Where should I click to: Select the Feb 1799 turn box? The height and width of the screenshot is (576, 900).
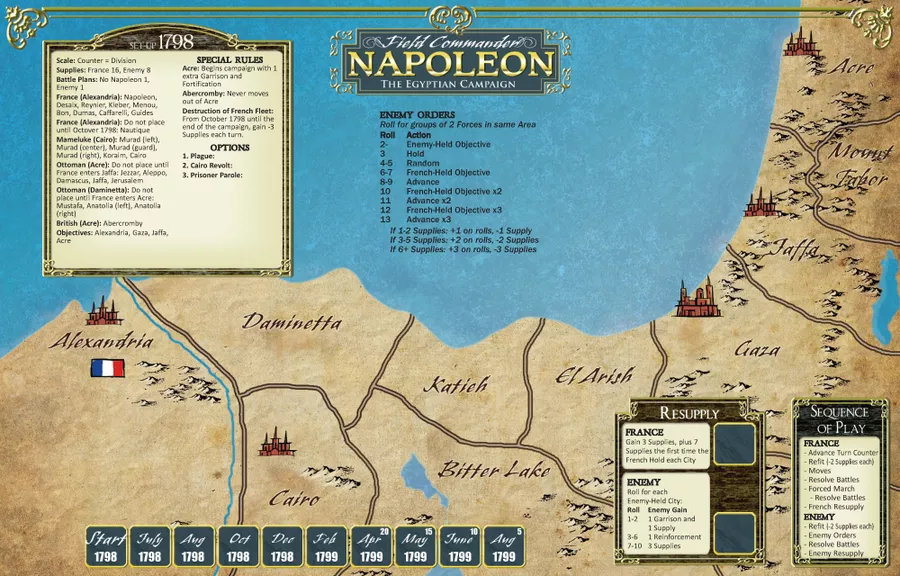pyautogui.click(x=326, y=547)
